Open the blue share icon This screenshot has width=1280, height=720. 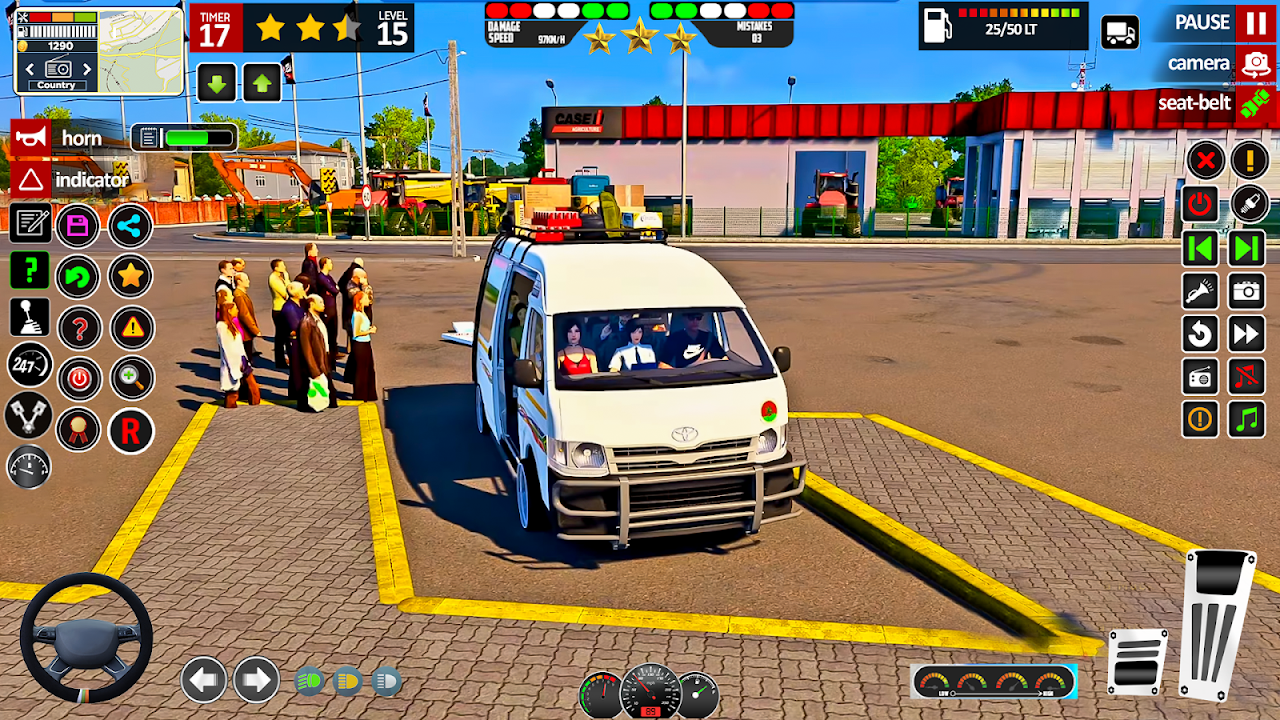coord(131,226)
